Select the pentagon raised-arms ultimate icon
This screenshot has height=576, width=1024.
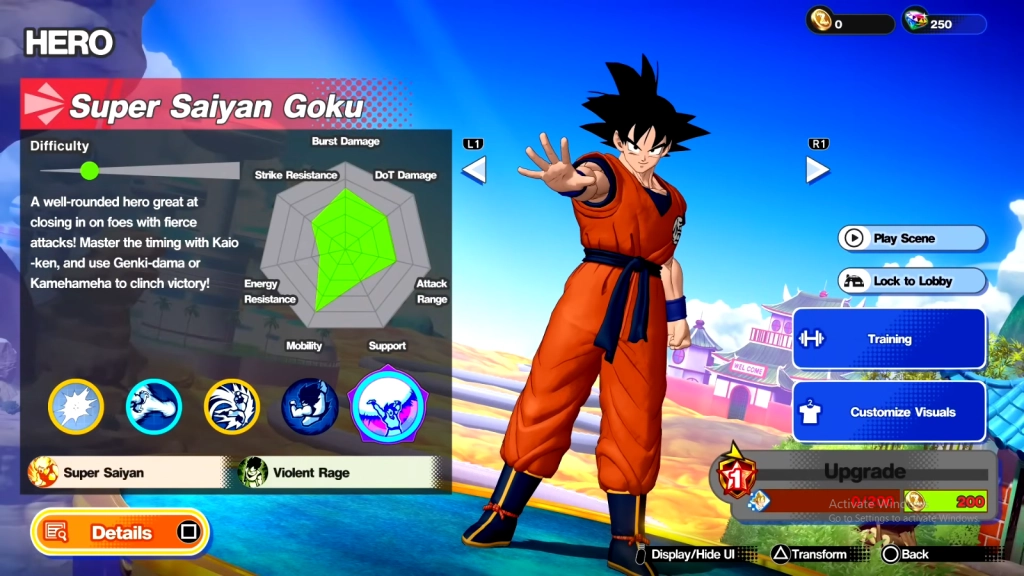coord(388,404)
